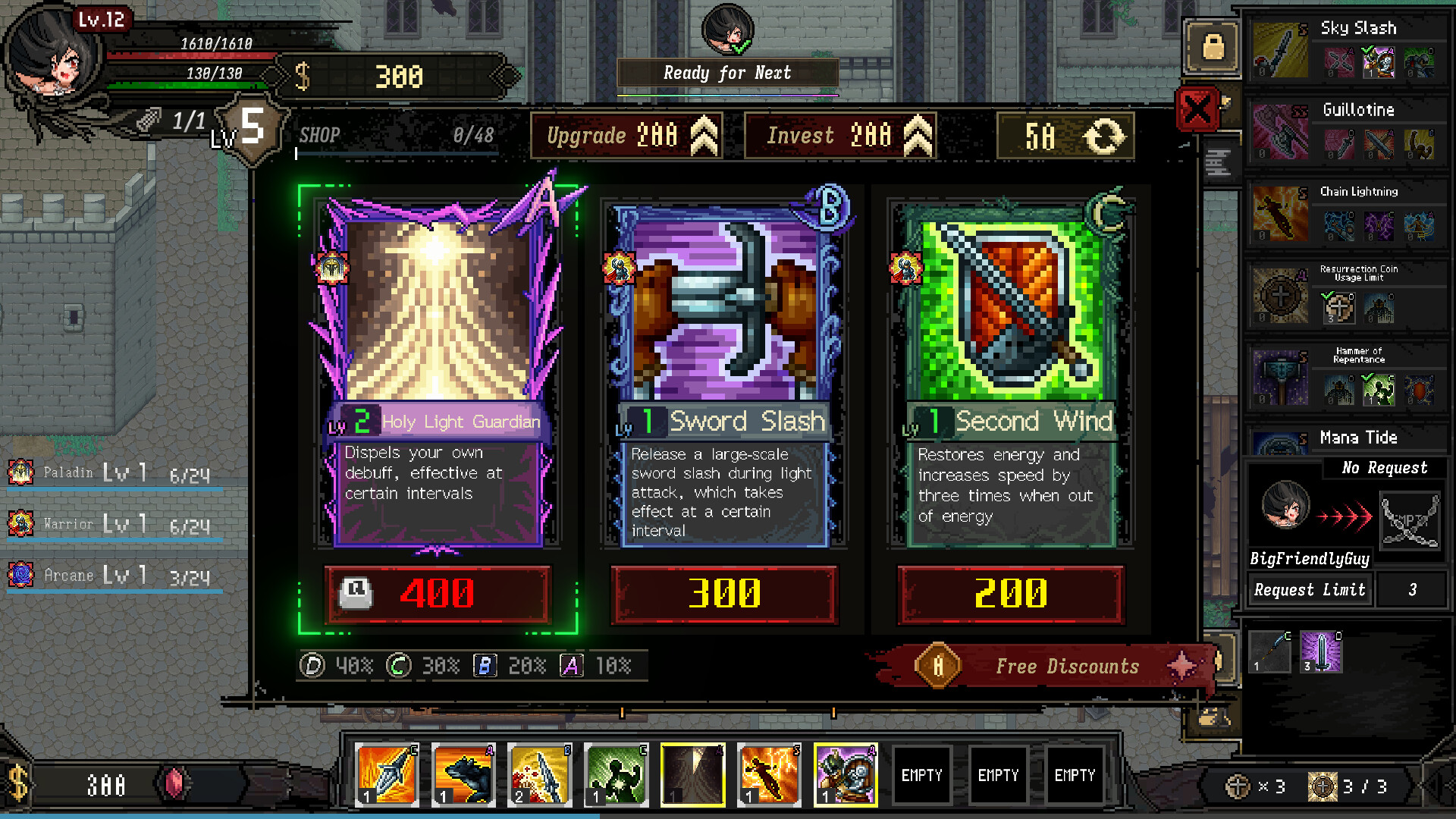
Task: Open the lock icon above the skill list
Action: pyautogui.click(x=1211, y=47)
